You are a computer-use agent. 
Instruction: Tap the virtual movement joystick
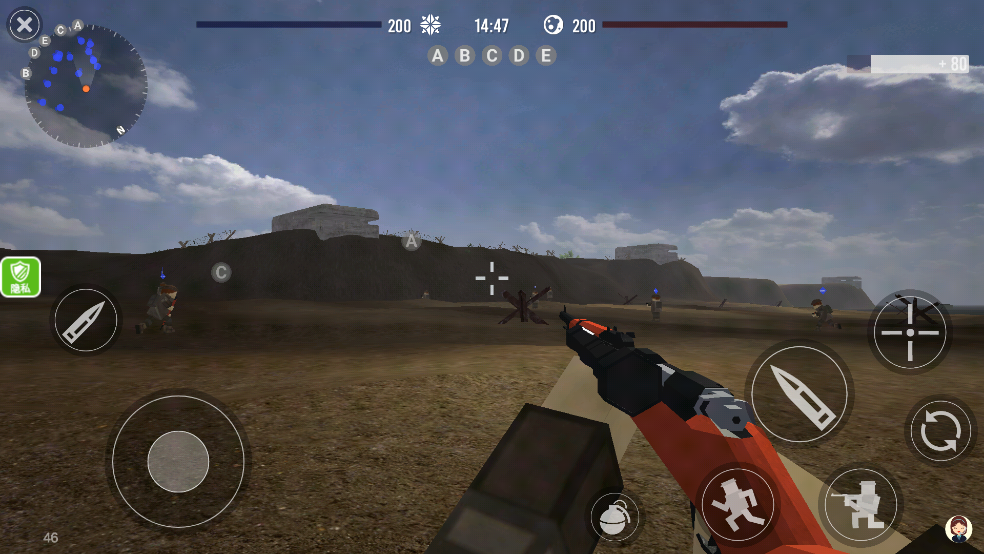178,462
